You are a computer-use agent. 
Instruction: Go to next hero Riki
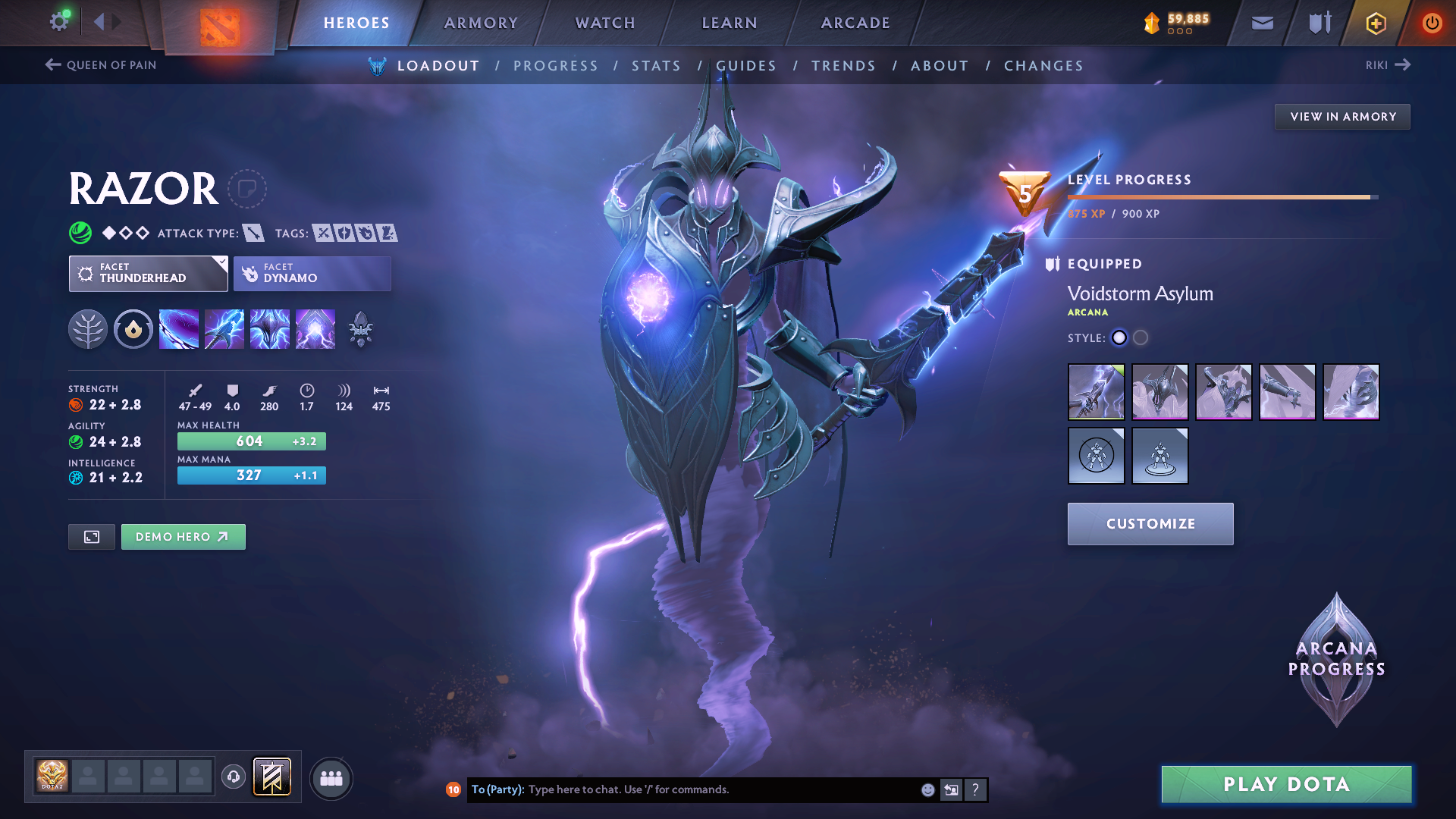(1388, 65)
